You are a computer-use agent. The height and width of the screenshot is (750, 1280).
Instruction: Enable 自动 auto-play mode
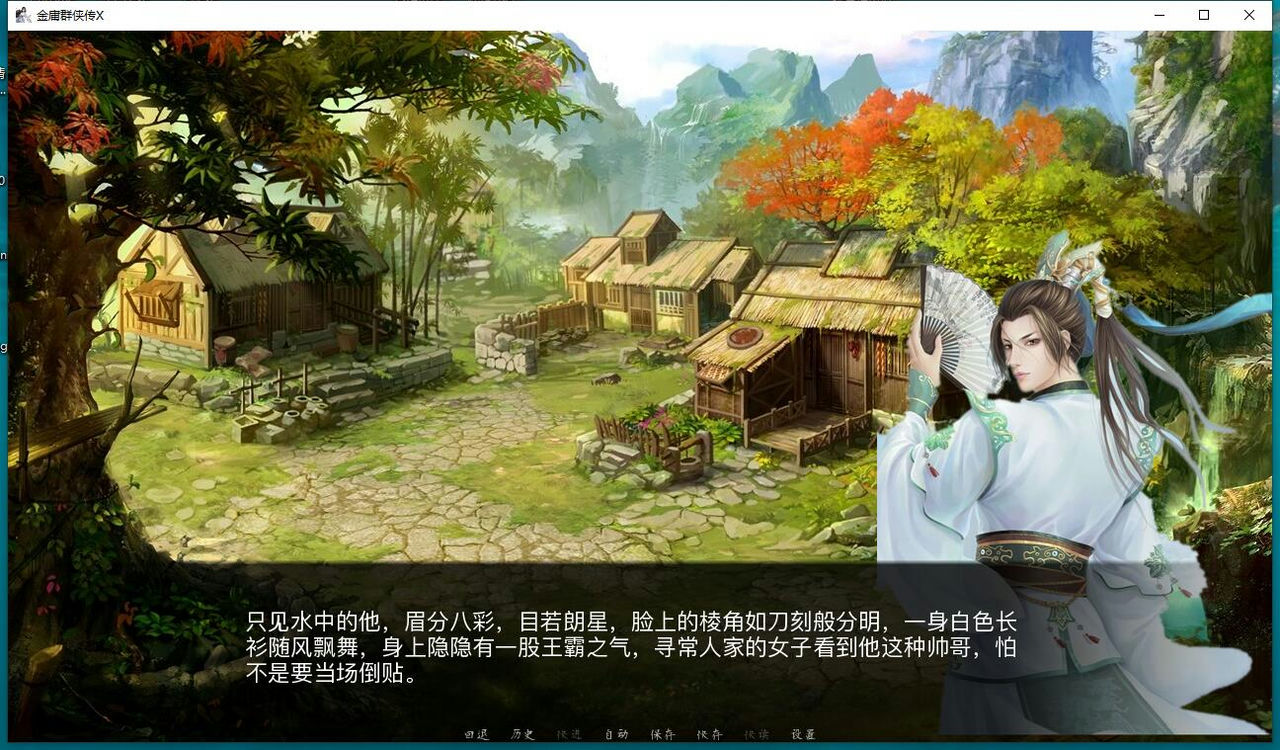coord(615,734)
